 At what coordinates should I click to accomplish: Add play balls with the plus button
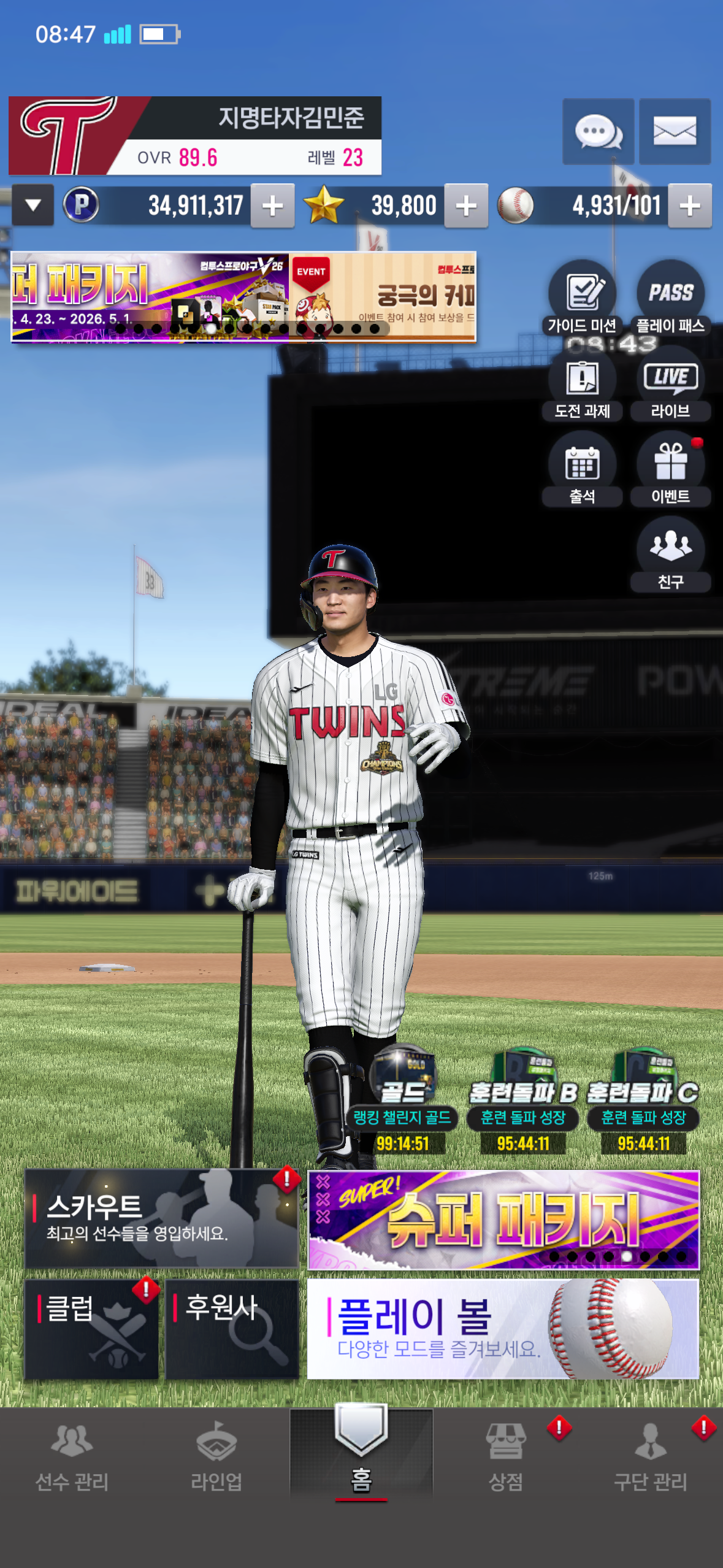(x=689, y=206)
